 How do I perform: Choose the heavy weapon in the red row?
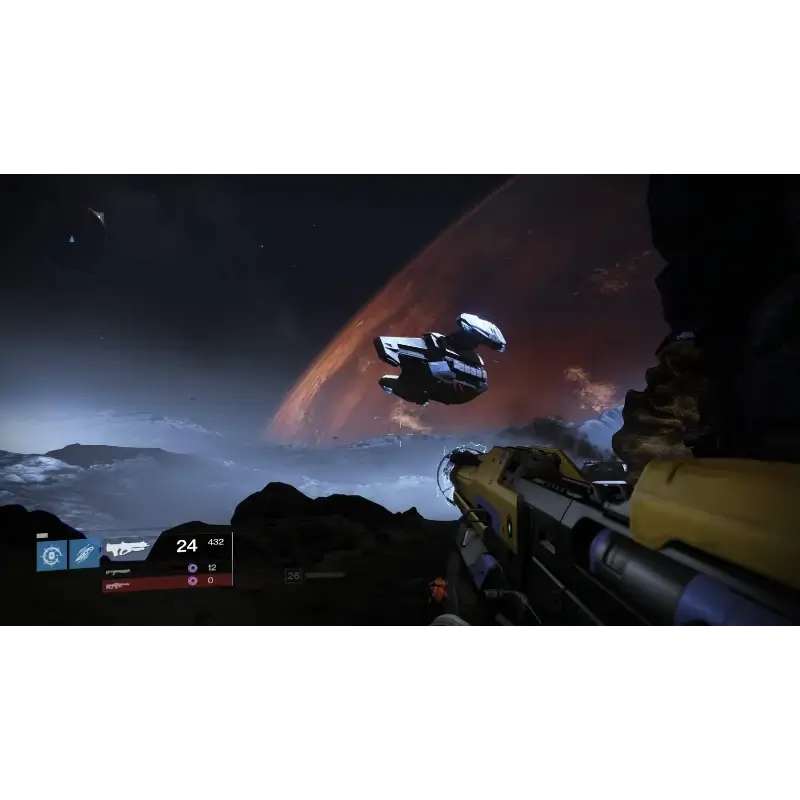118,580
